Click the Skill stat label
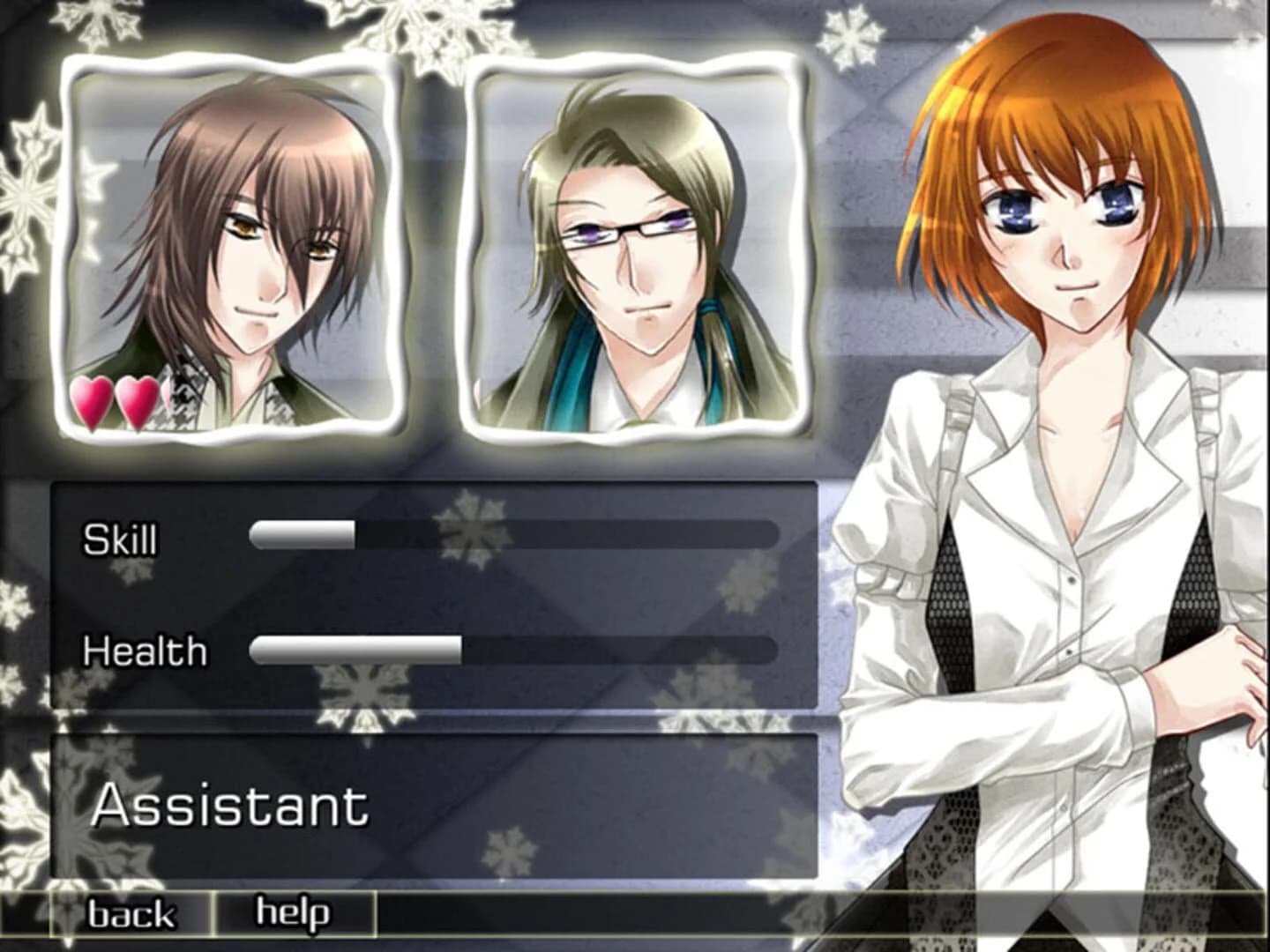This screenshot has width=1270, height=952. [119, 540]
